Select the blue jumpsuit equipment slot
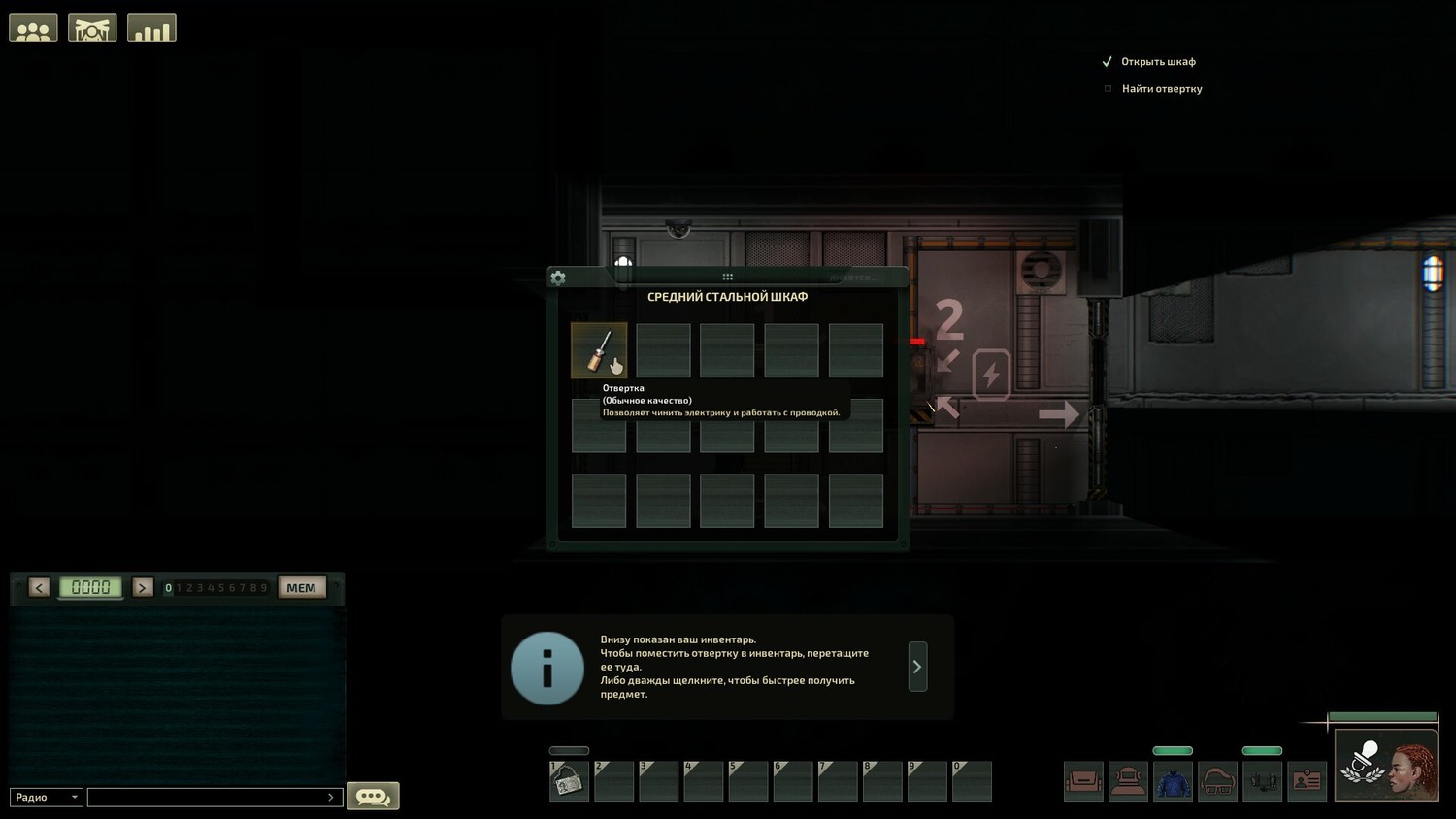The image size is (1456, 819). (x=1173, y=781)
